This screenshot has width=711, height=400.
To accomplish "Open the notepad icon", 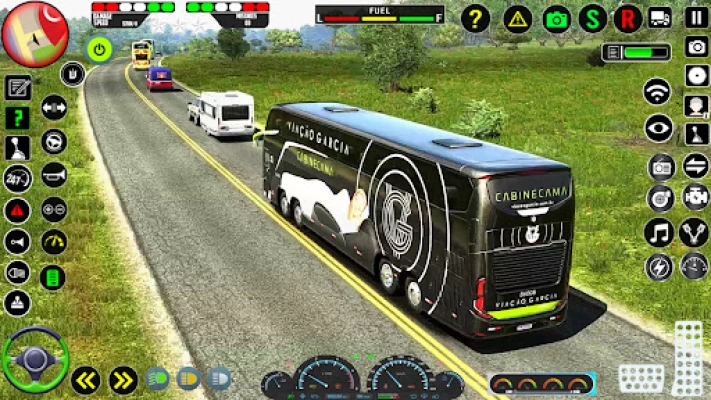I will [x=17, y=87].
